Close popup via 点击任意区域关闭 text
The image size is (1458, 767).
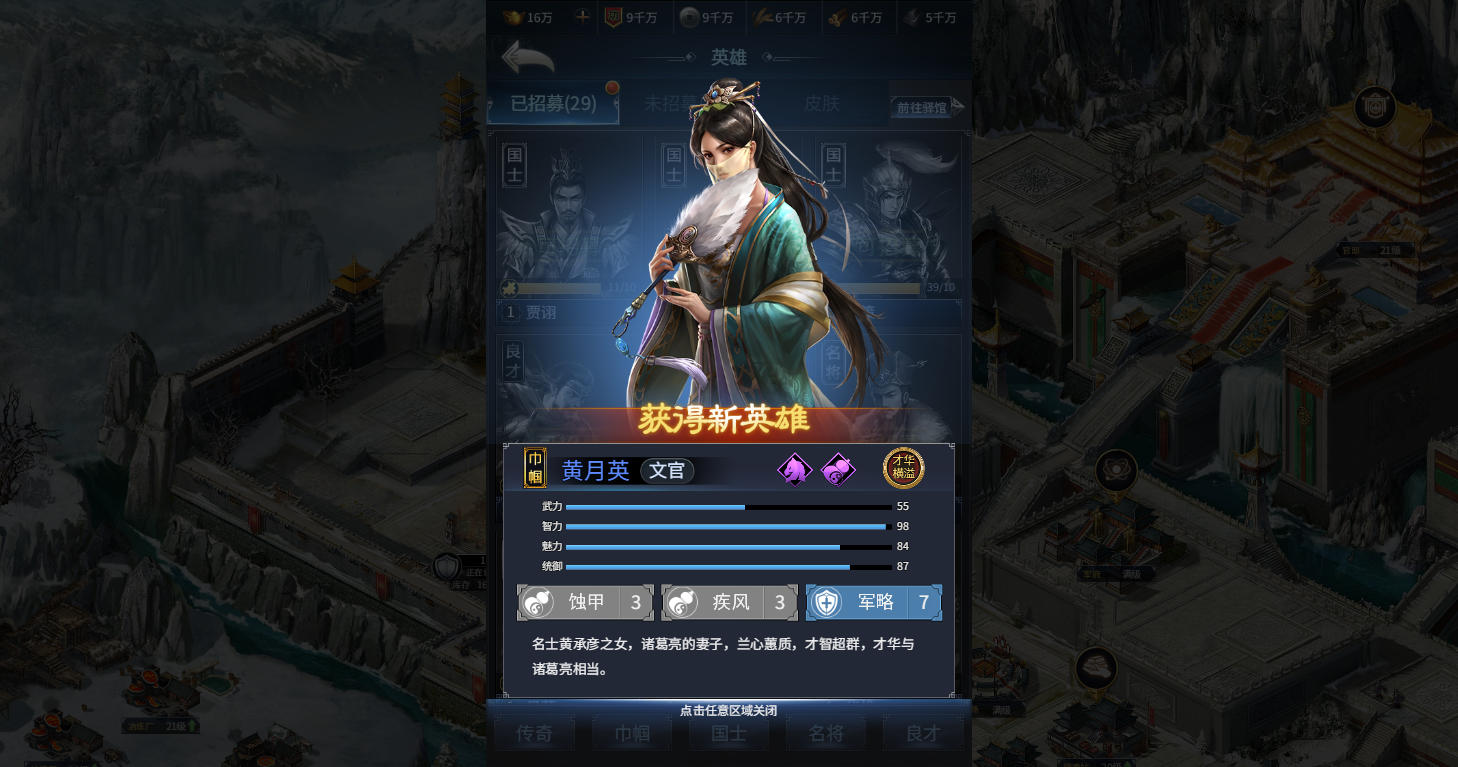pos(728,710)
